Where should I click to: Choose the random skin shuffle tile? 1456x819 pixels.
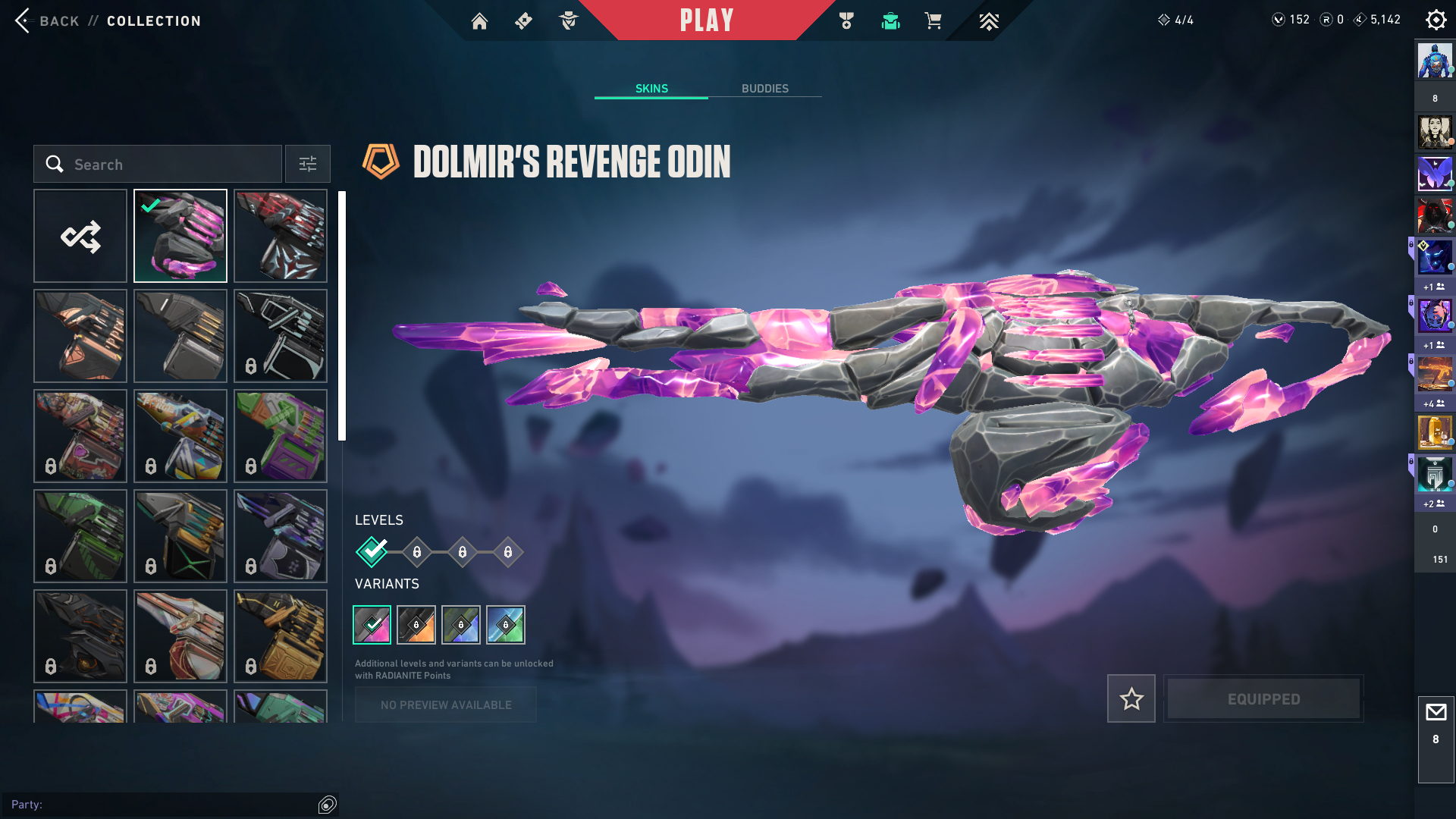80,236
